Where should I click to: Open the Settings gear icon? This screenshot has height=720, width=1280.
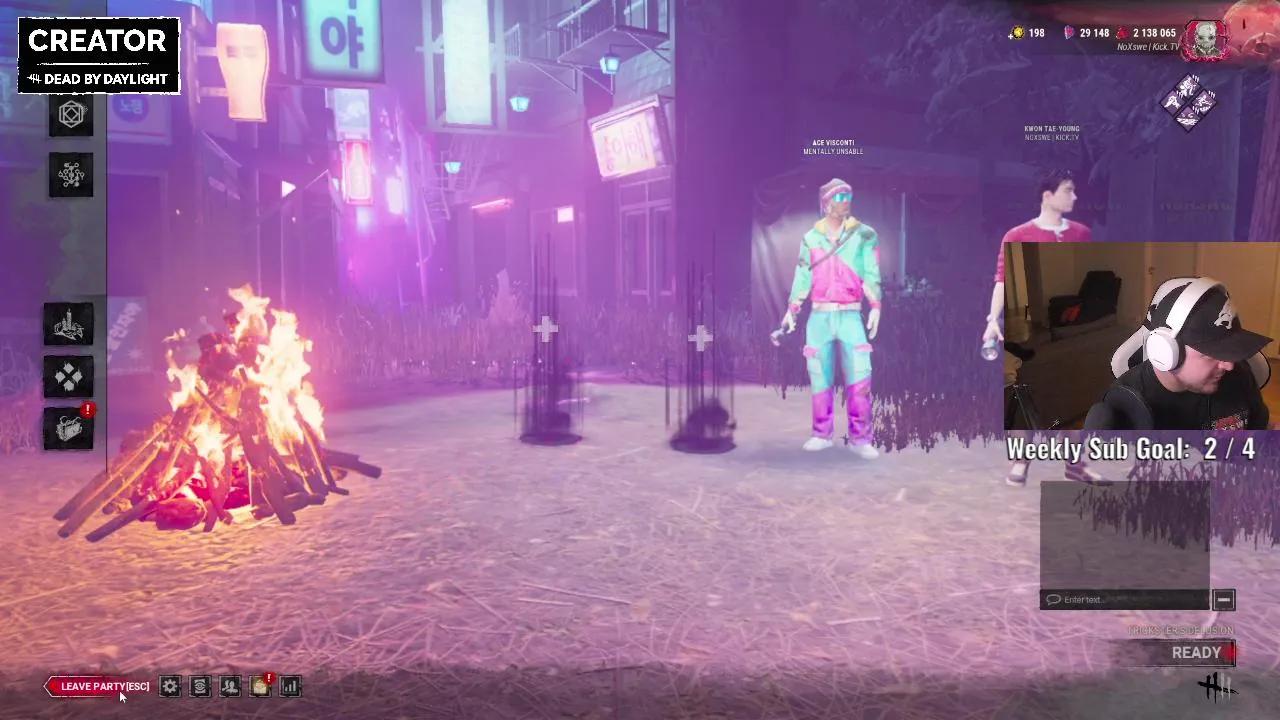tap(170, 686)
